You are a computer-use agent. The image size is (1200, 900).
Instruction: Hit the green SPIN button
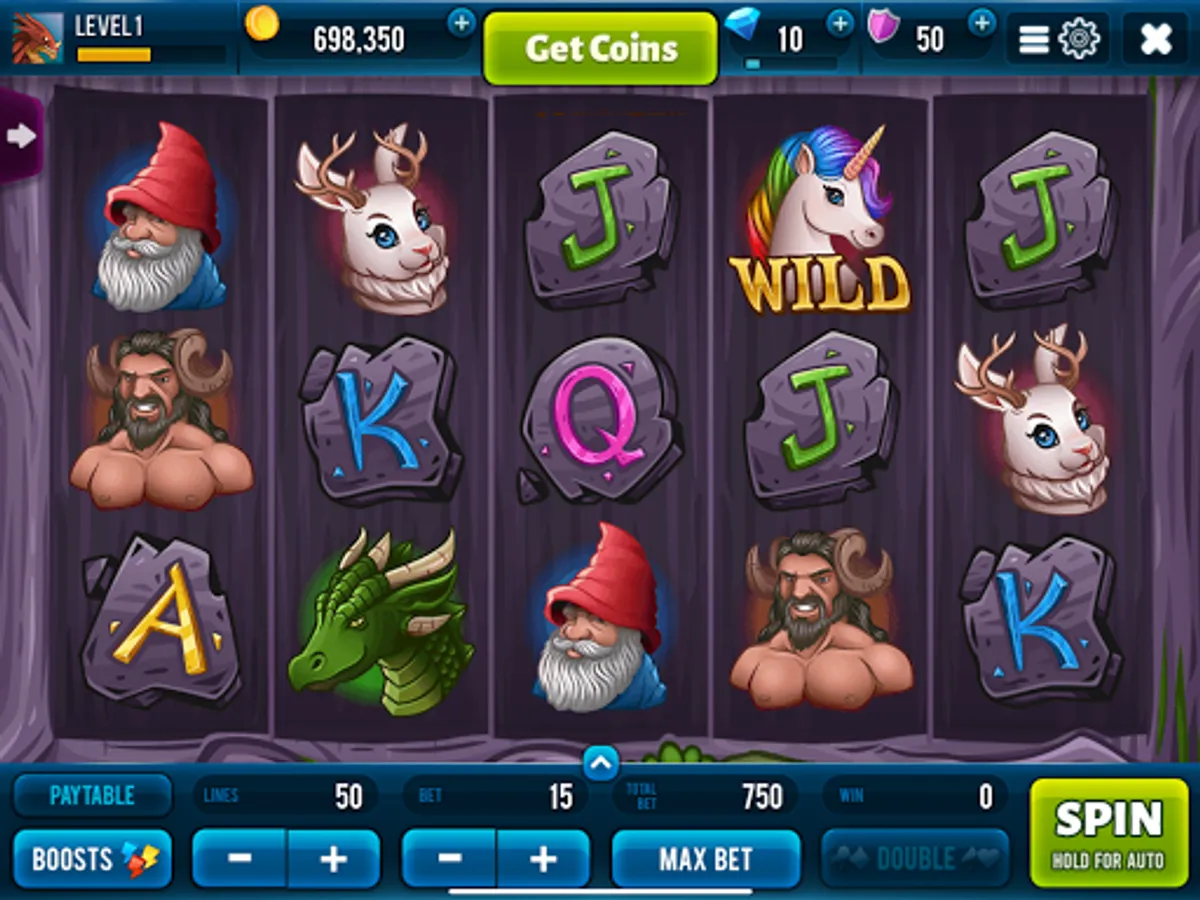pos(1108,832)
